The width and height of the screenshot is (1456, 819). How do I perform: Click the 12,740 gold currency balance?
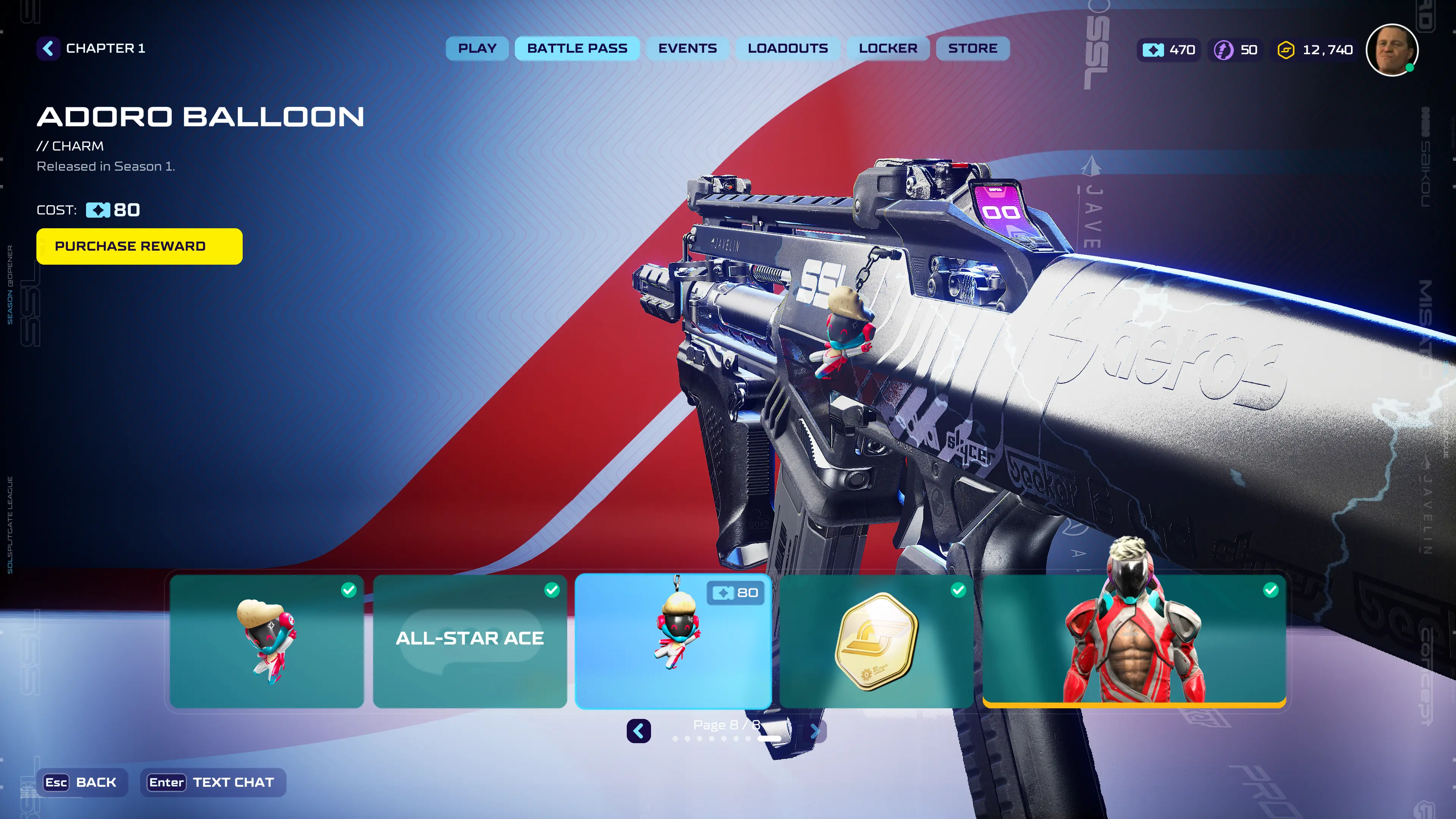click(1315, 50)
